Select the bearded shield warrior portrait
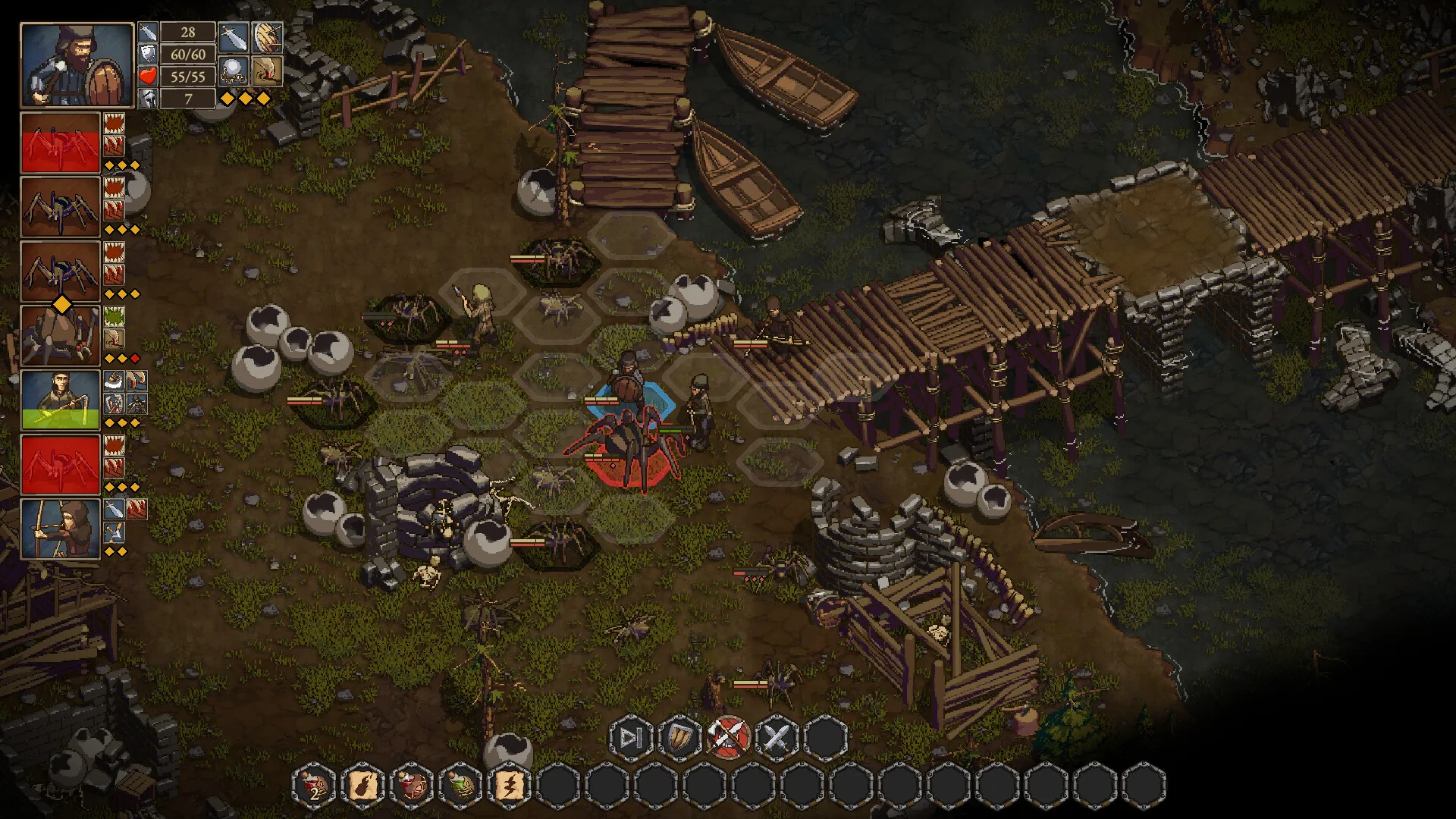 tap(77, 64)
